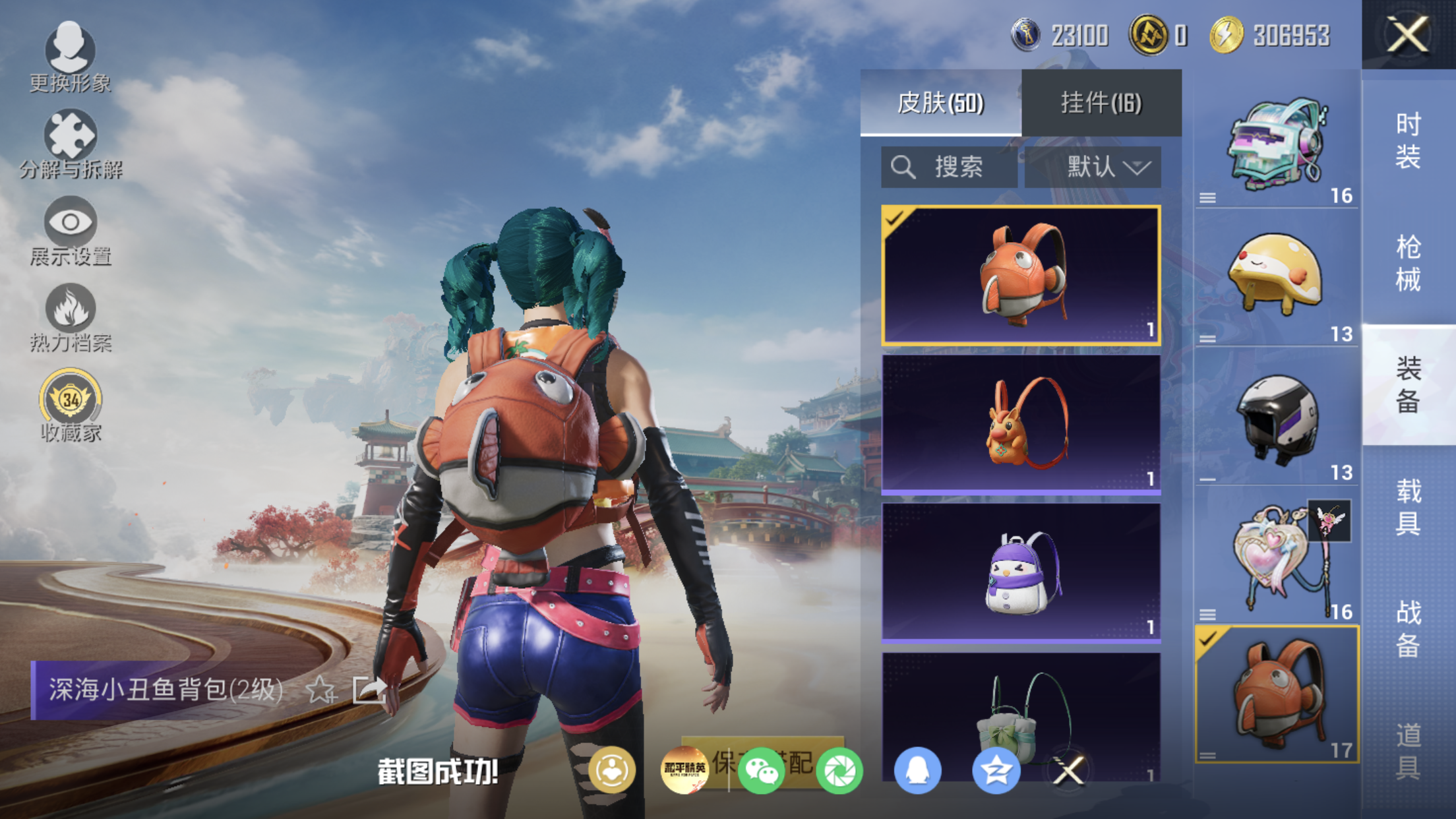Screen dimensions: 1456x819
Task: Close the wardrobe with the top-right X
Action: coord(1407,34)
